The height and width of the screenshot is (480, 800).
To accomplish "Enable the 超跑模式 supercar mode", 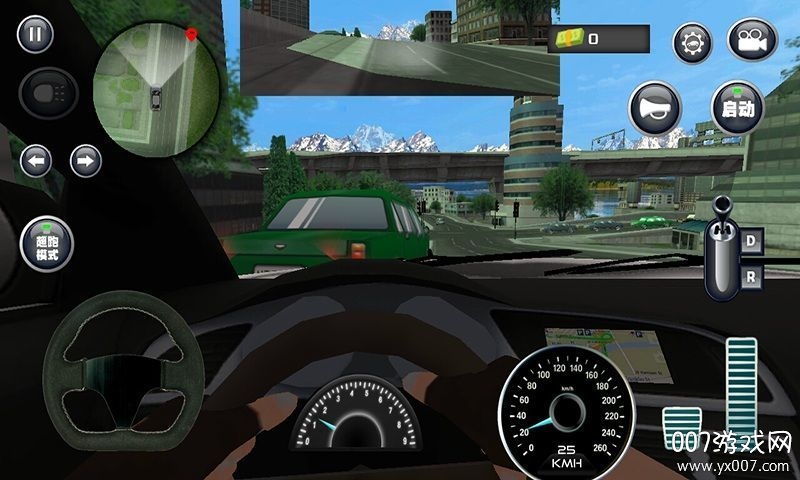I will pyautogui.click(x=47, y=244).
